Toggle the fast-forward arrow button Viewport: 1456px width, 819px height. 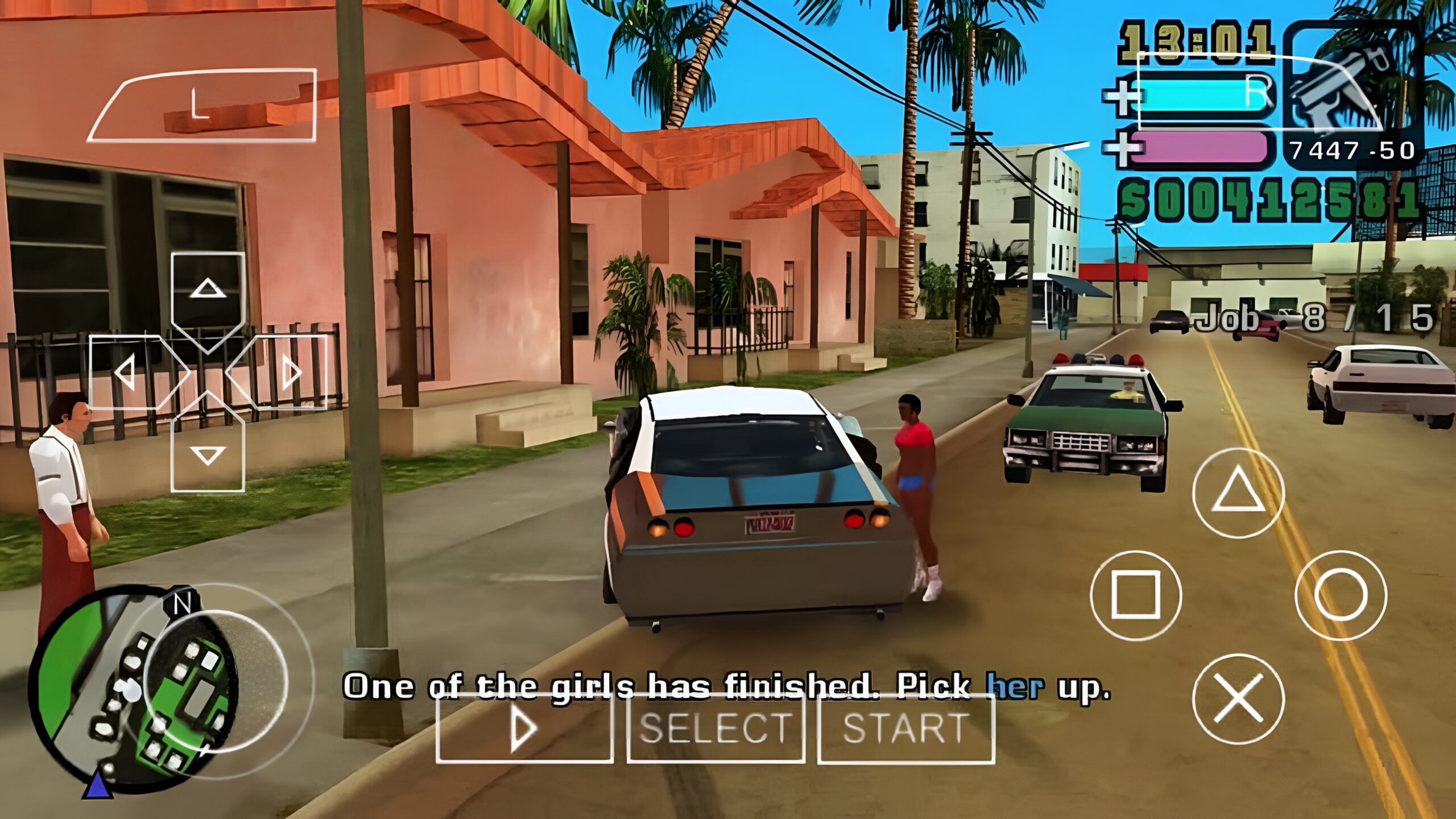point(524,728)
